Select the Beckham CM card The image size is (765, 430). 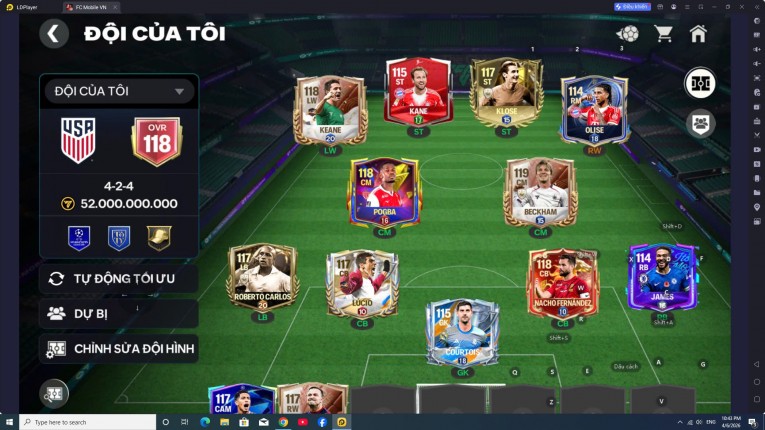click(540, 191)
